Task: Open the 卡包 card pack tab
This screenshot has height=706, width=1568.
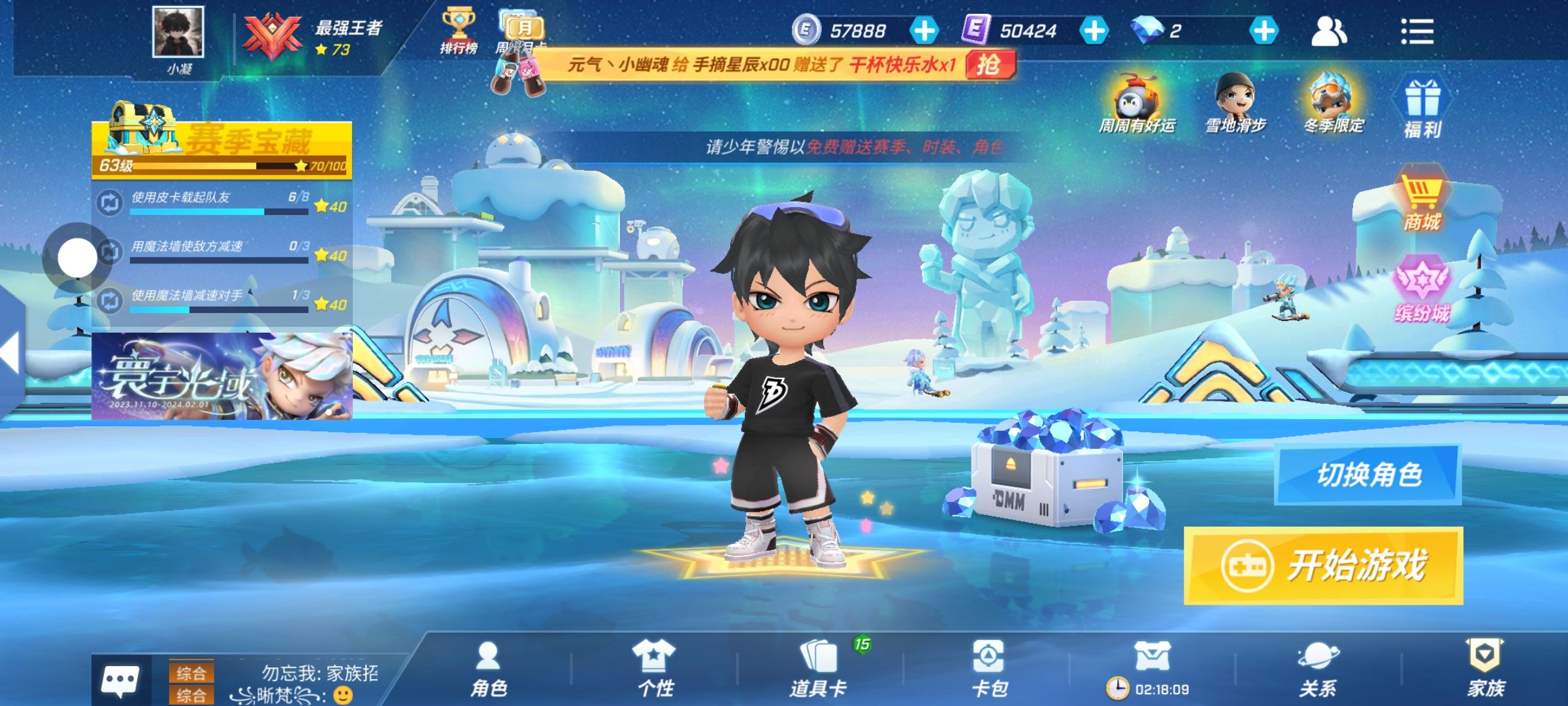Action: point(988,669)
